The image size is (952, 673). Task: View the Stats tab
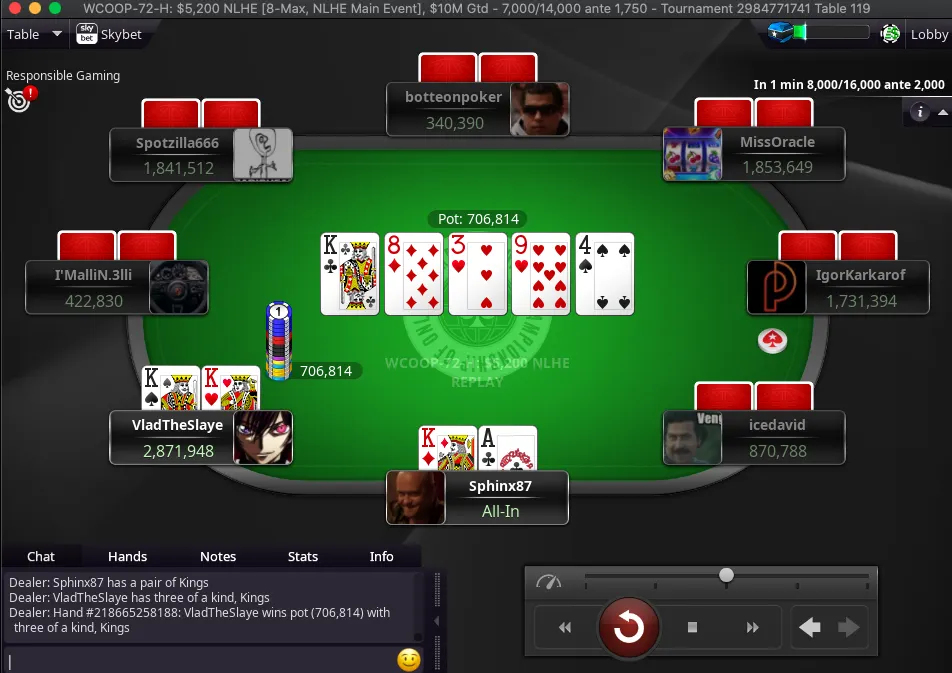tap(303, 556)
